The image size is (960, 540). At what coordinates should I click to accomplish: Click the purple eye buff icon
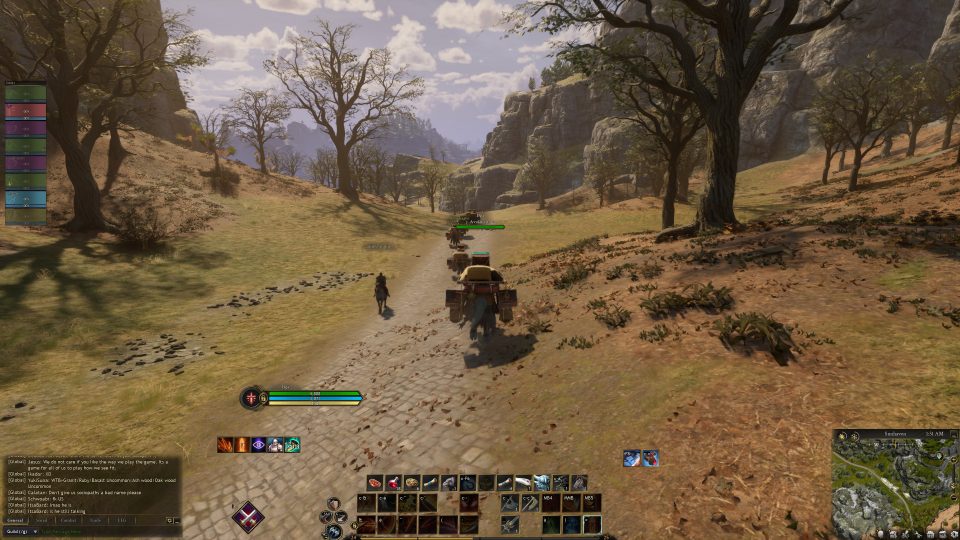point(259,445)
